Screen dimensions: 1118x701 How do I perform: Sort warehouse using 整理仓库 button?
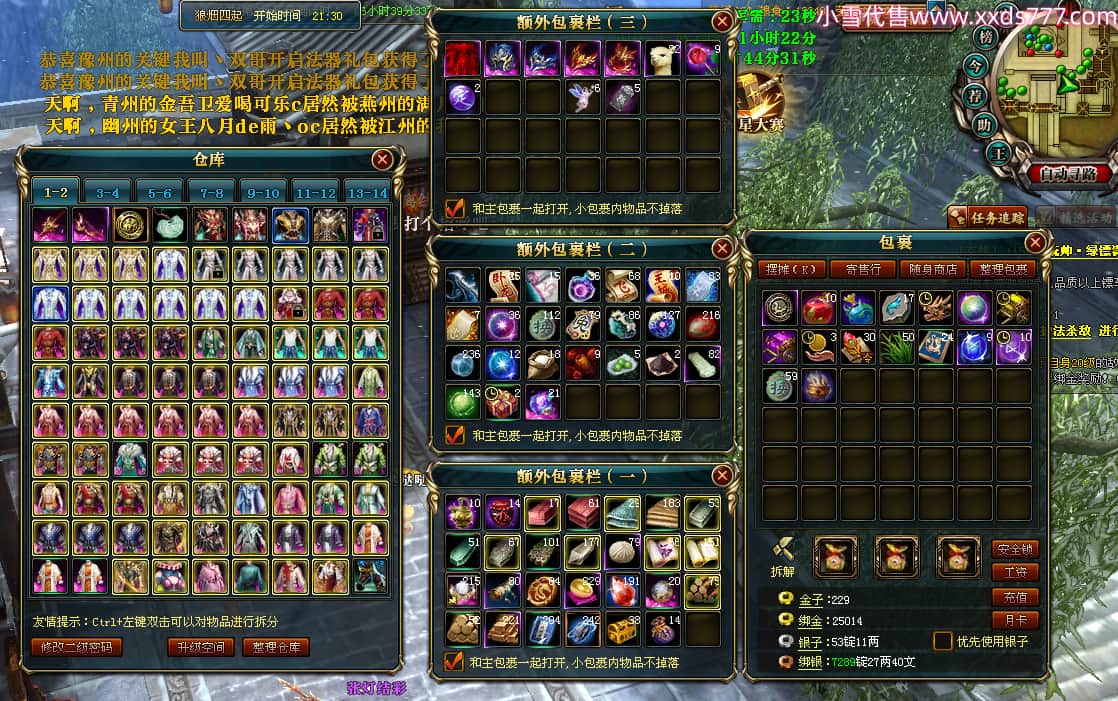pyautogui.click(x=275, y=647)
